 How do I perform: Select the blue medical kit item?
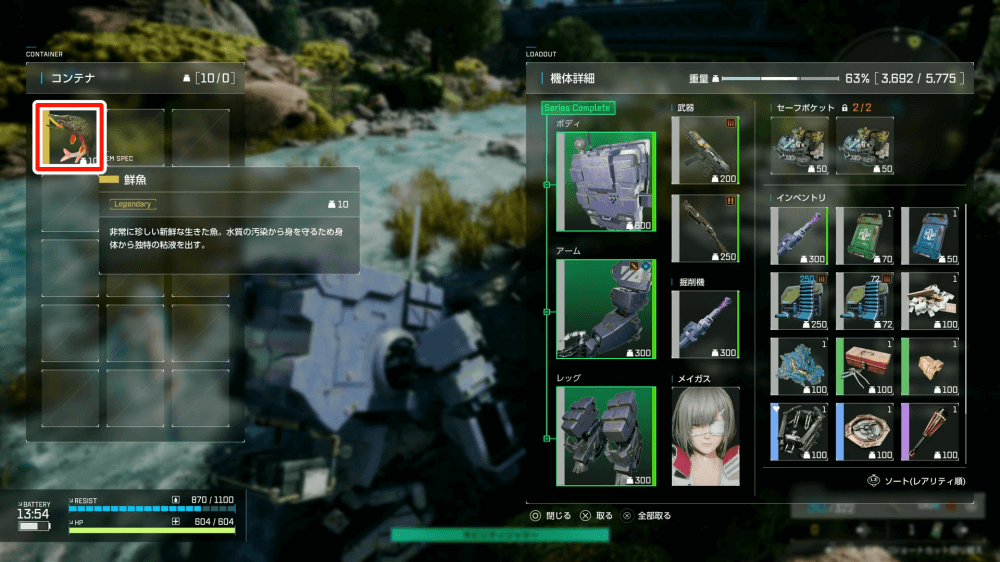pos(929,236)
